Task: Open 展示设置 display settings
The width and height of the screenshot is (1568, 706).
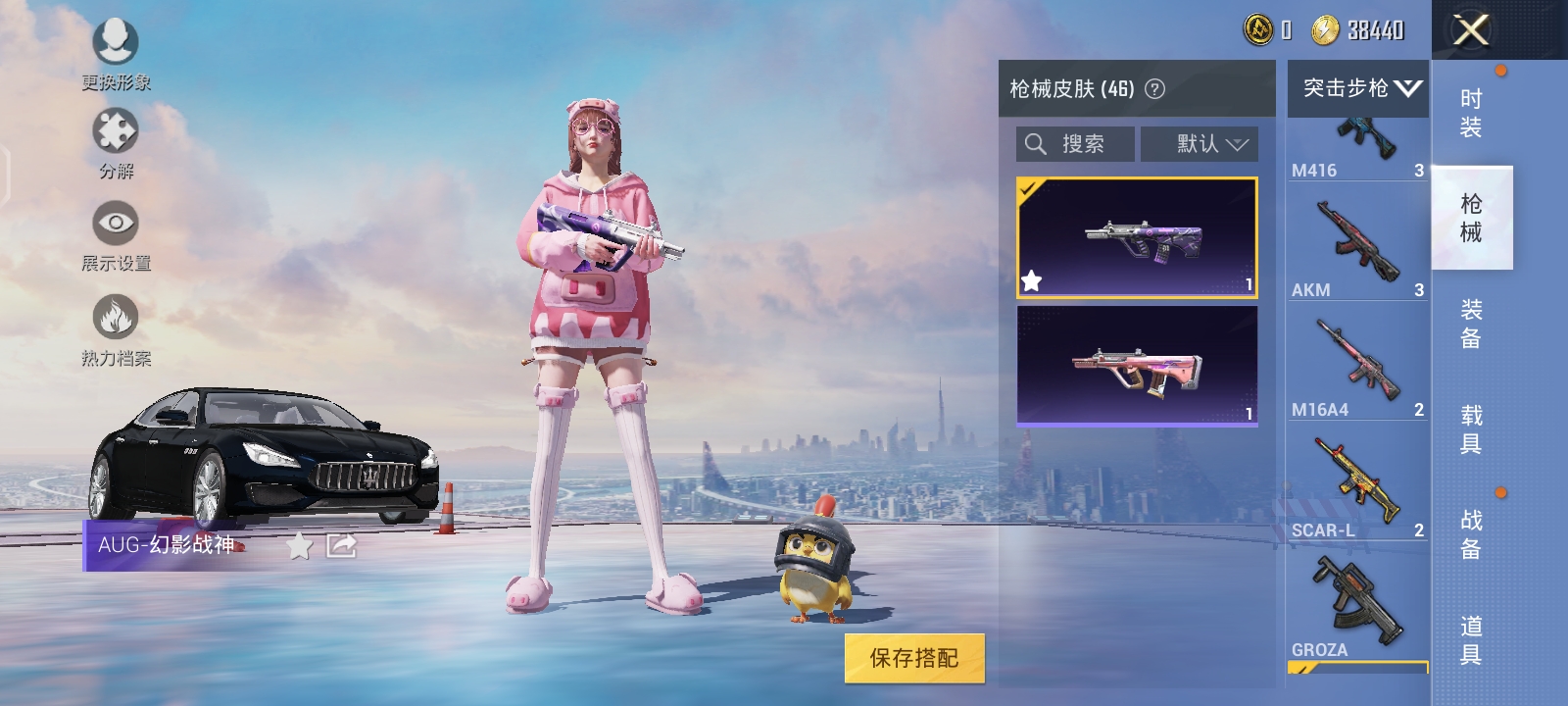Action: (x=115, y=223)
